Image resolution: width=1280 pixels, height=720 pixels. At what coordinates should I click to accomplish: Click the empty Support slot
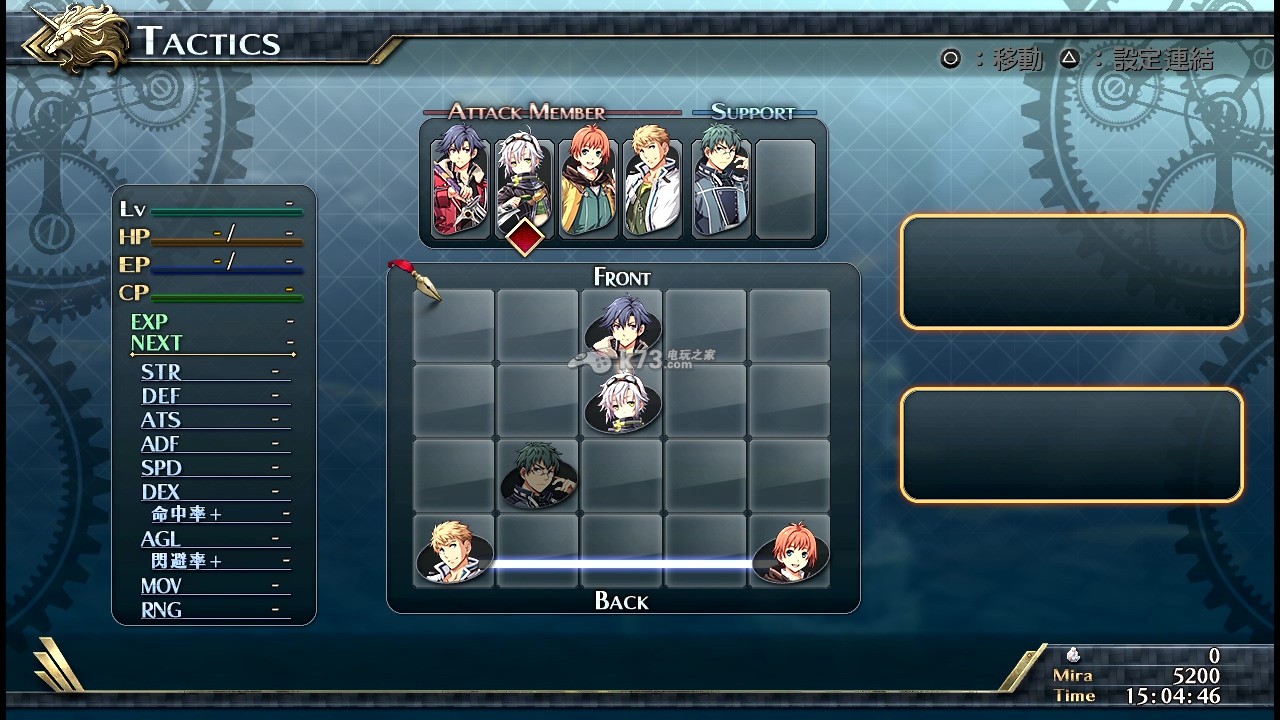(x=785, y=188)
